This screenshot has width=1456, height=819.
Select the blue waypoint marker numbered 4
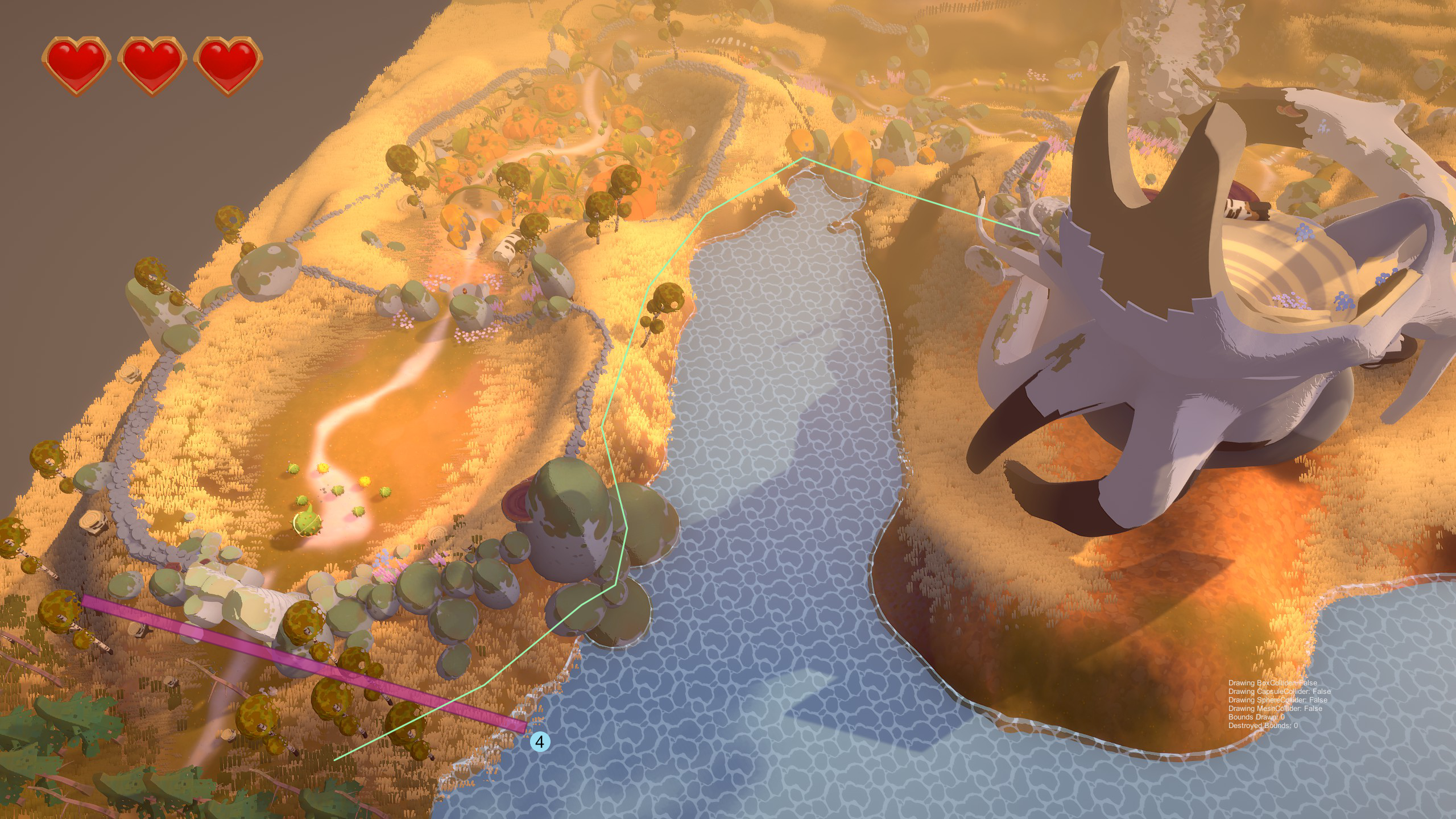point(540,741)
